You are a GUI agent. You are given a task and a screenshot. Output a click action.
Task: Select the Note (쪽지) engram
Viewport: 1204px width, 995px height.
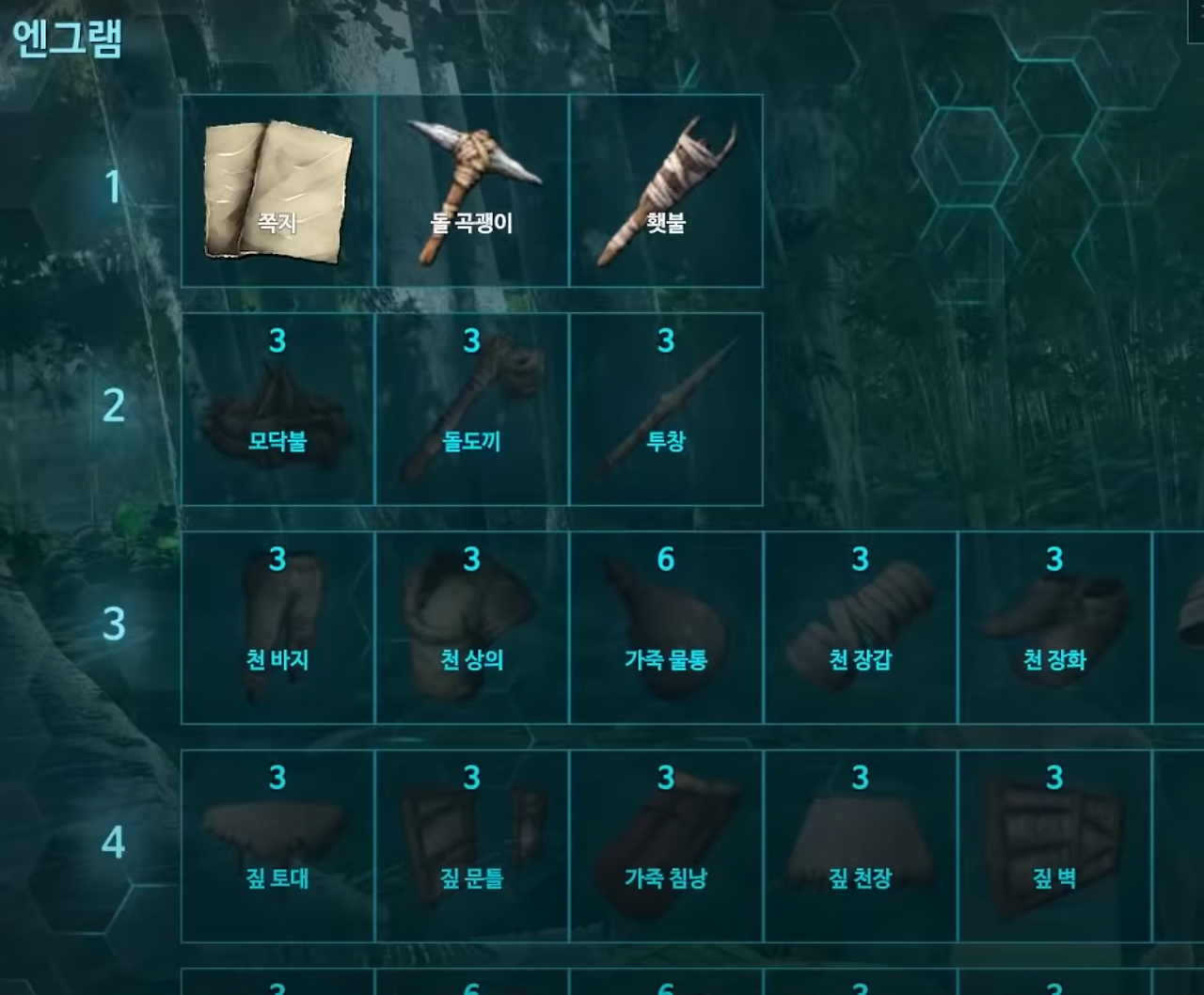coord(276,188)
